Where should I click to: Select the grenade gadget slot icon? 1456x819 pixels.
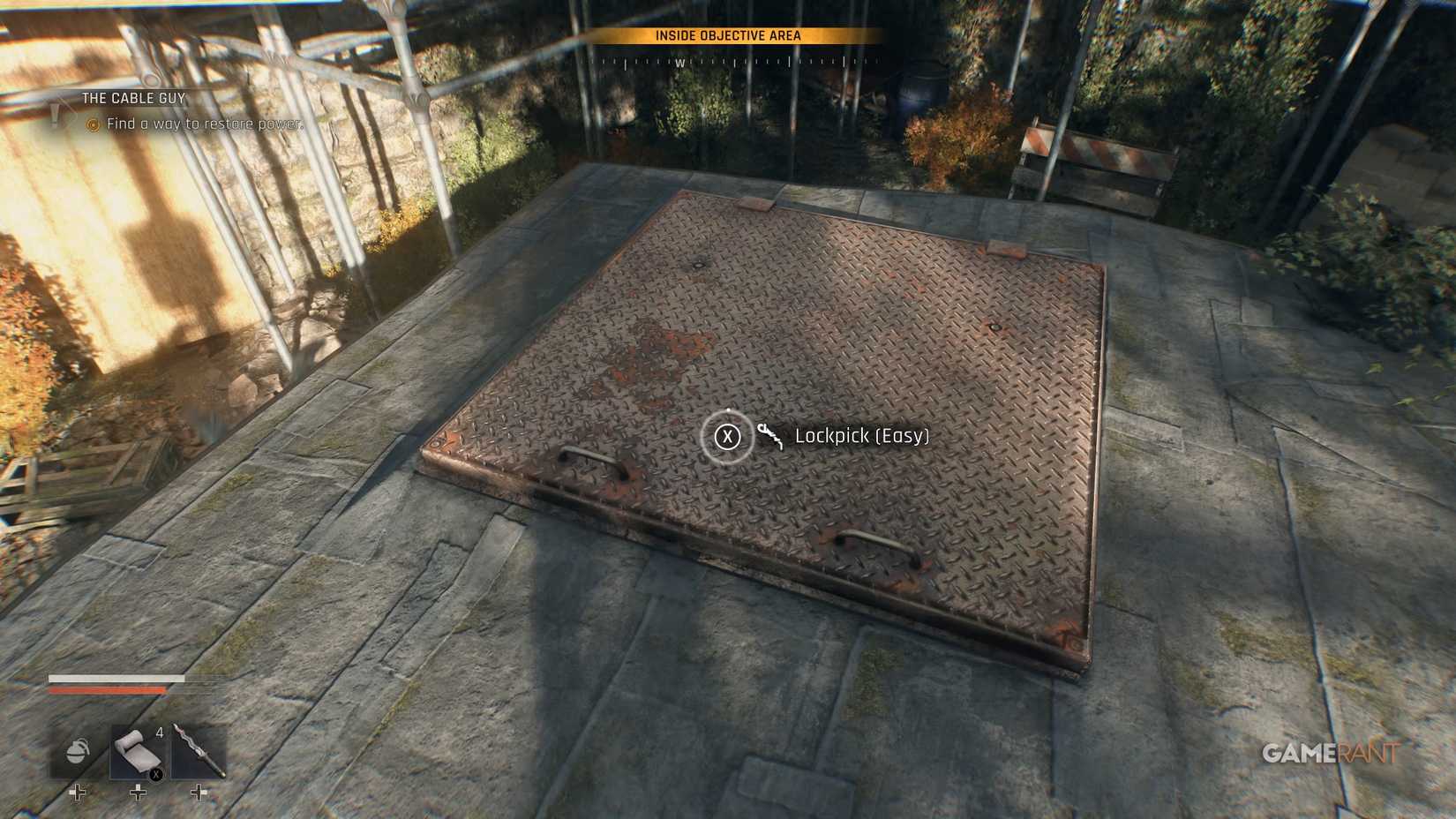click(x=78, y=751)
